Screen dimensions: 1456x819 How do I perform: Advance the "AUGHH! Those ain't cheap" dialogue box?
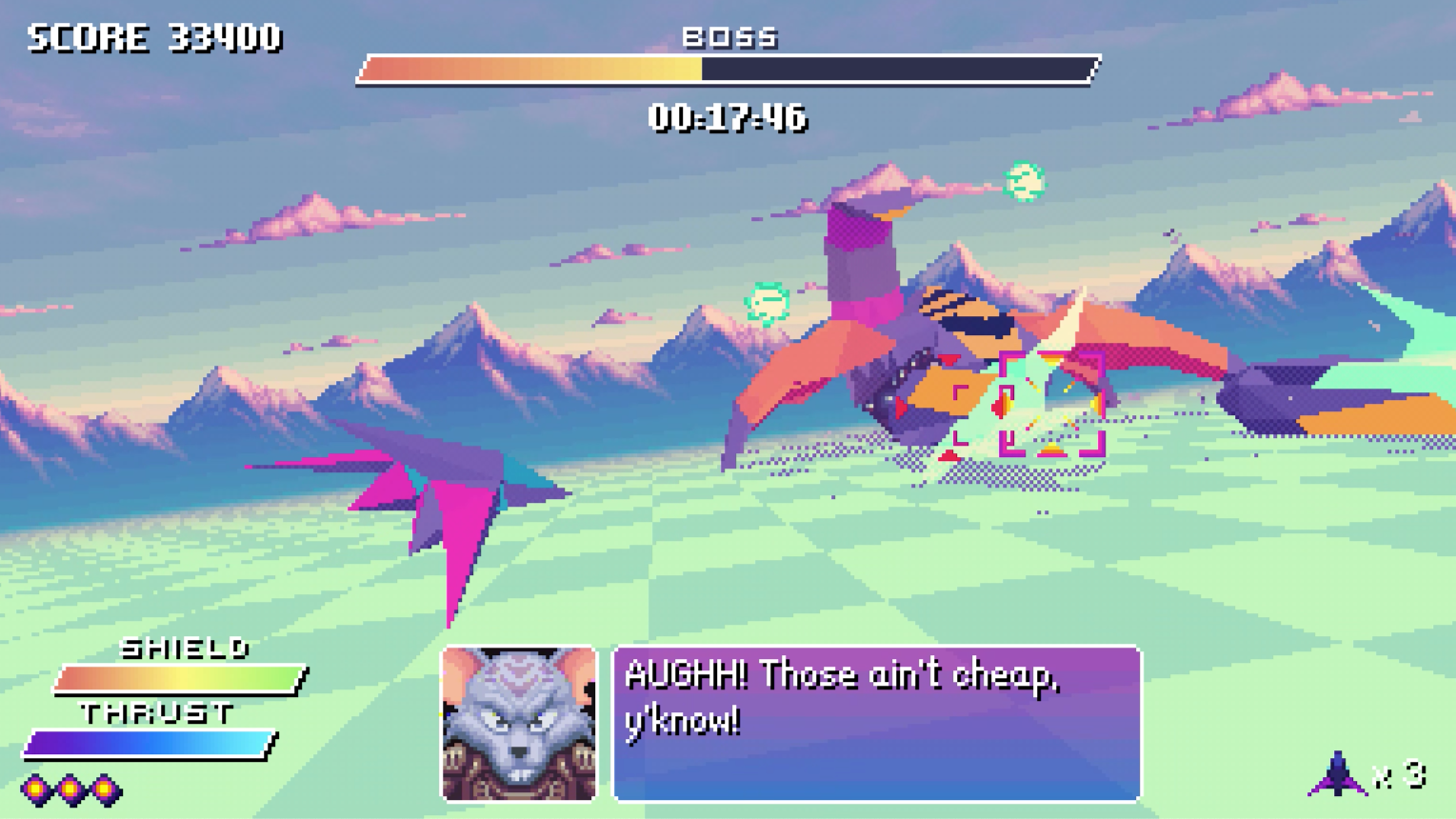[876, 724]
